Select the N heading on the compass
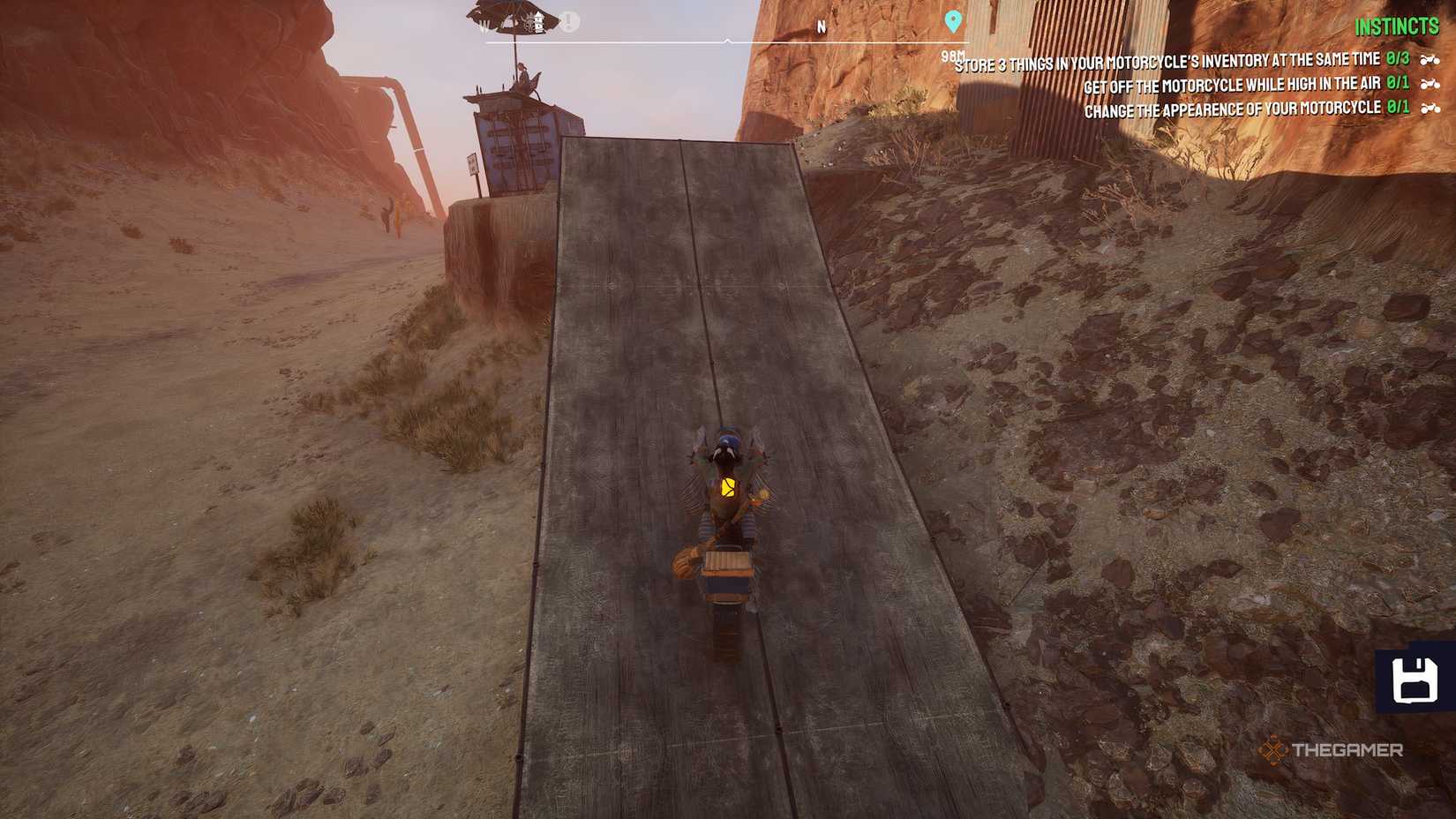 coord(822,25)
